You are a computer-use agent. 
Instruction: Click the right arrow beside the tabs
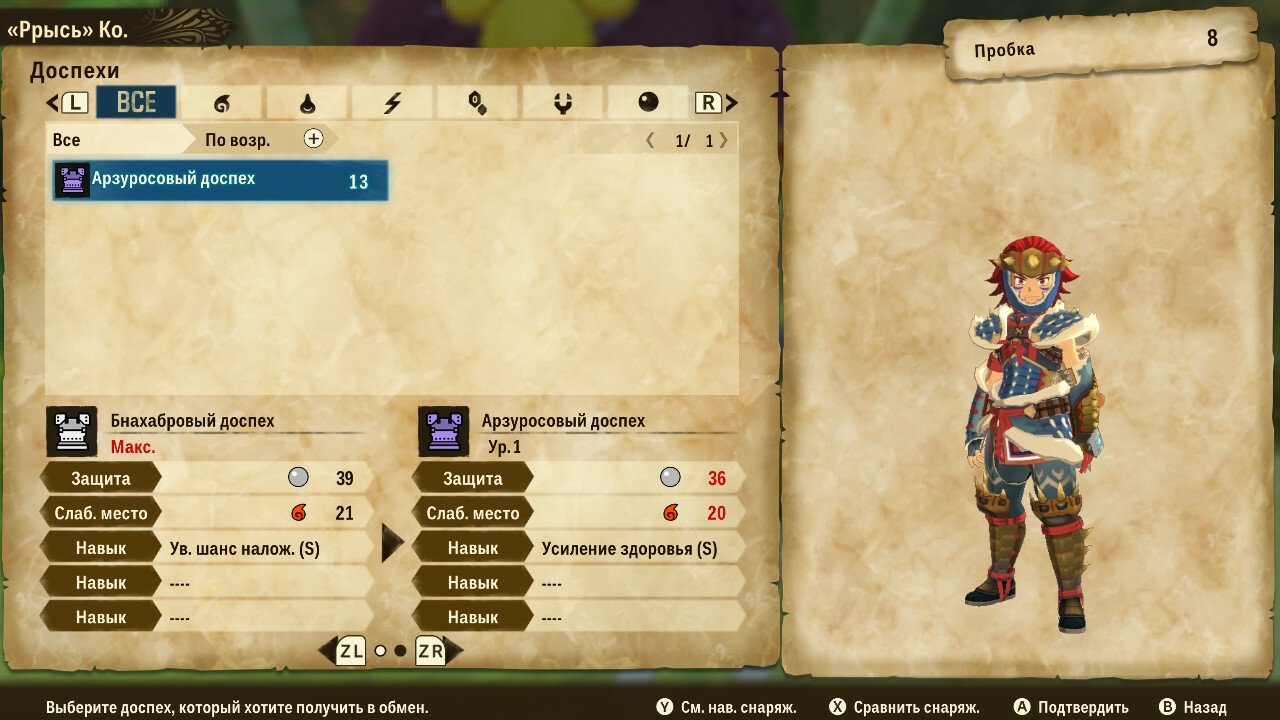tap(732, 102)
